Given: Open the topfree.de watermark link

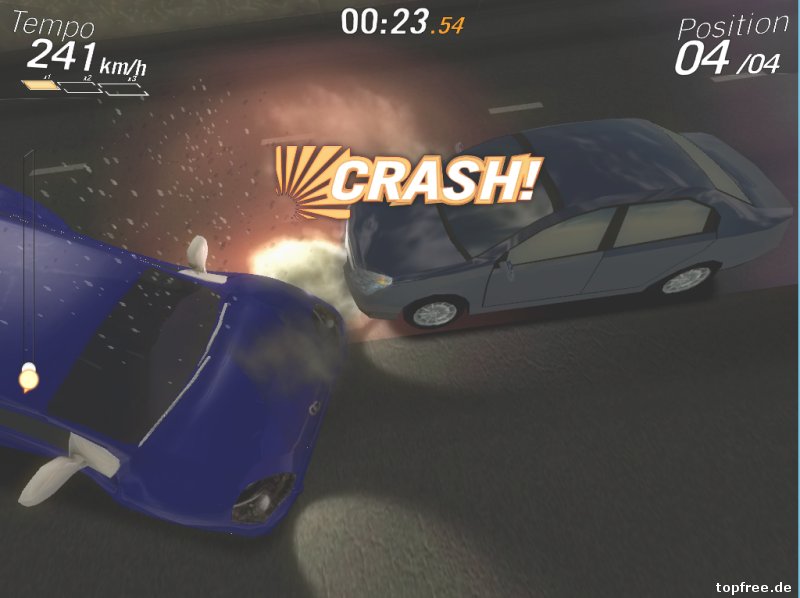Looking at the screenshot, I should 754,586.
